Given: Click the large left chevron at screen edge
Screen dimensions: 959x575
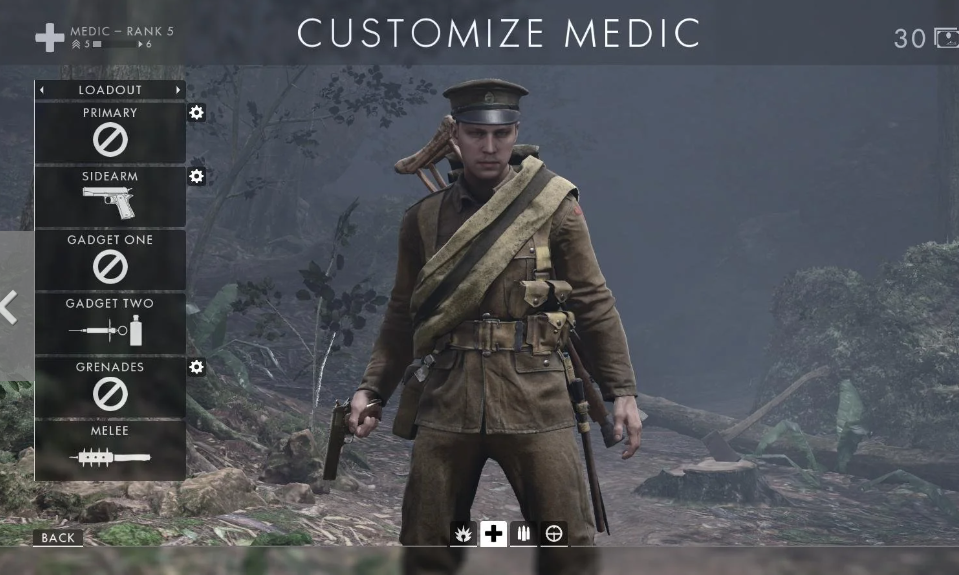Looking at the screenshot, I should click(10, 307).
